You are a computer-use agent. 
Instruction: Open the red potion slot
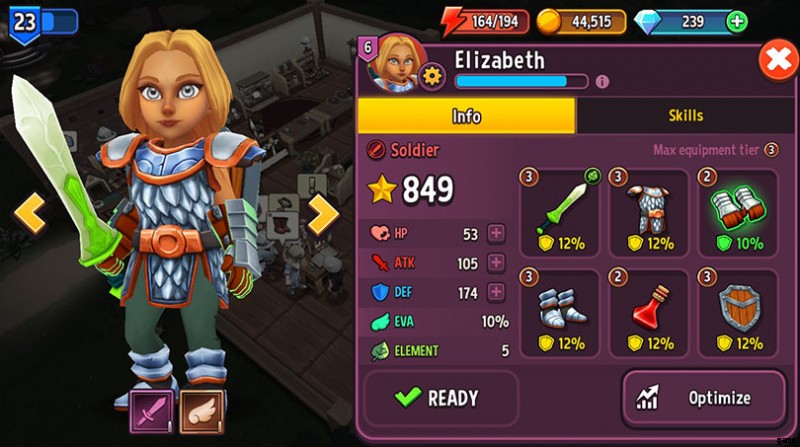pos(648,313)
